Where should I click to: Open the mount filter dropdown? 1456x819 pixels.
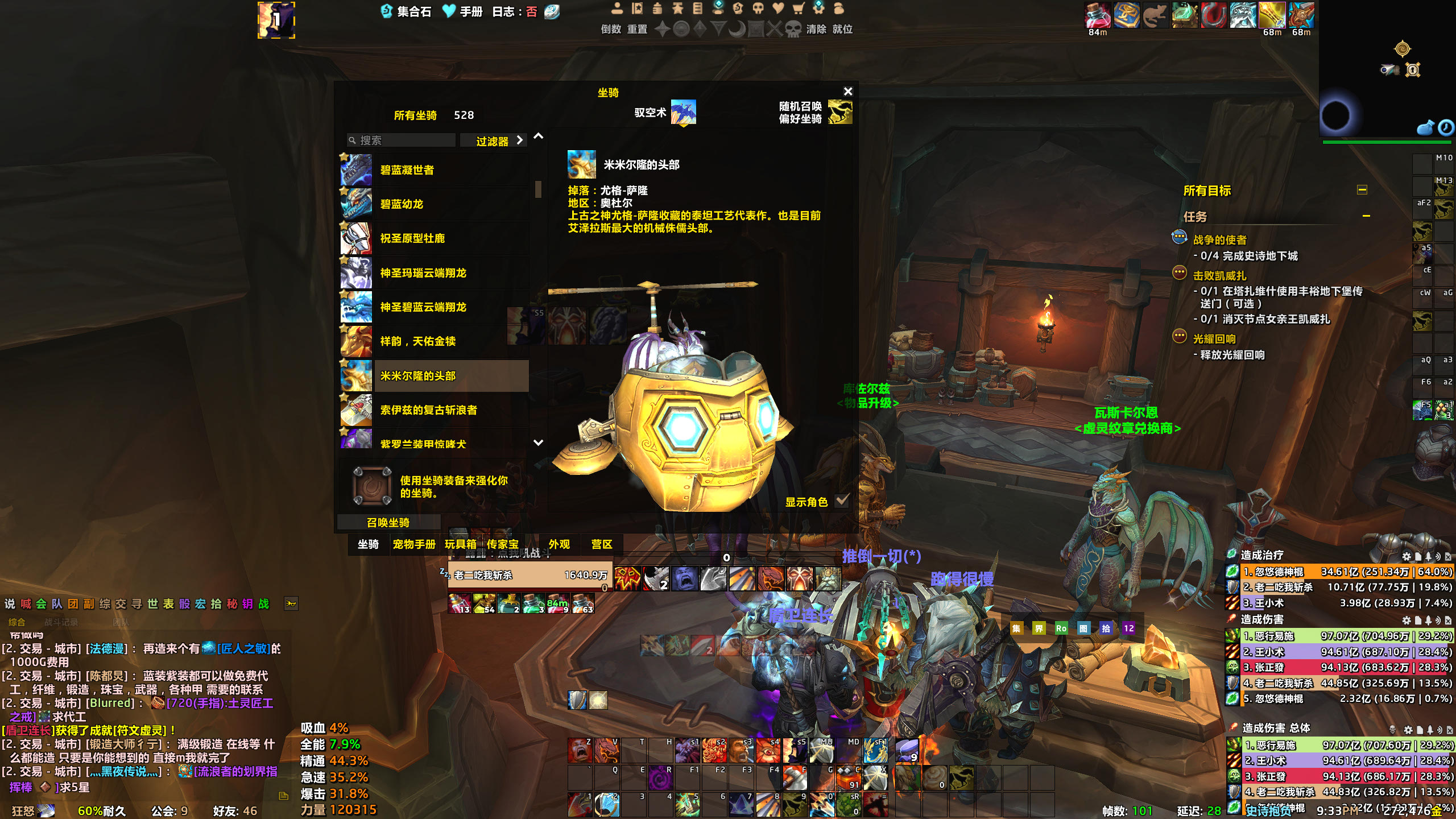493,140
